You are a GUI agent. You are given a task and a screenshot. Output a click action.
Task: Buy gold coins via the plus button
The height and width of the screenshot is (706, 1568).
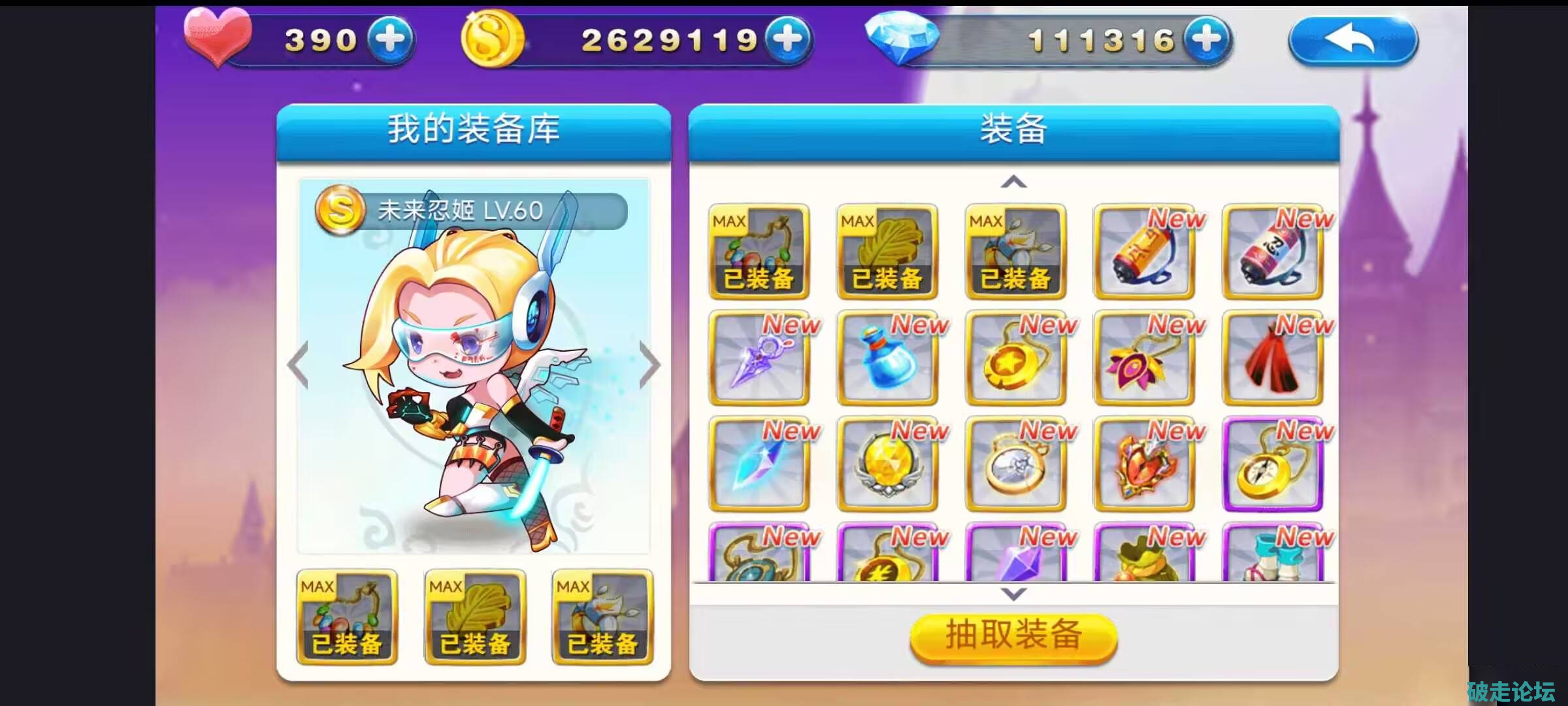click(x=788, y=39)
